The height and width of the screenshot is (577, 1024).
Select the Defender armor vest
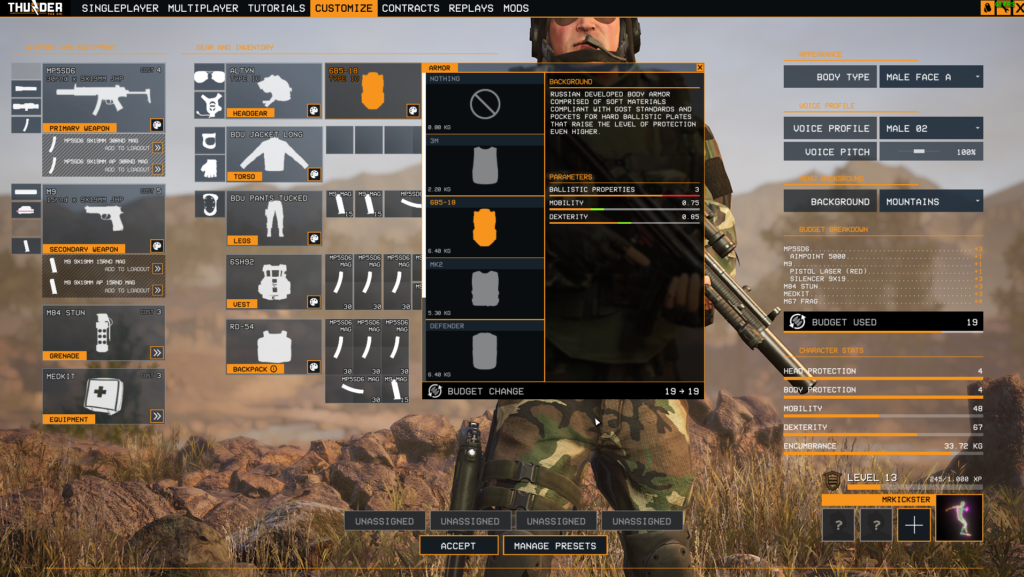point(485,350)
